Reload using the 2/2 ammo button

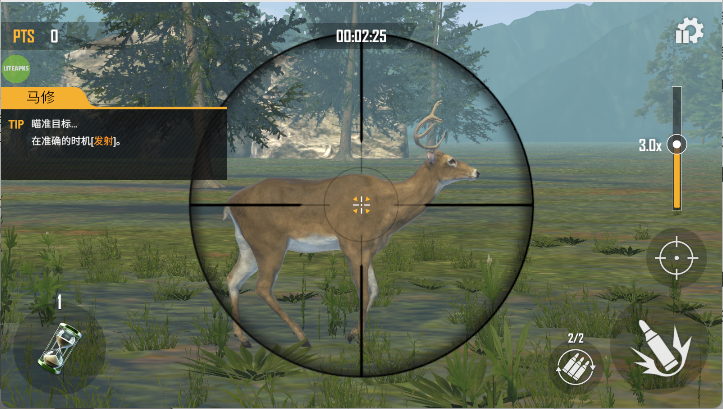[x=576, y=366]
